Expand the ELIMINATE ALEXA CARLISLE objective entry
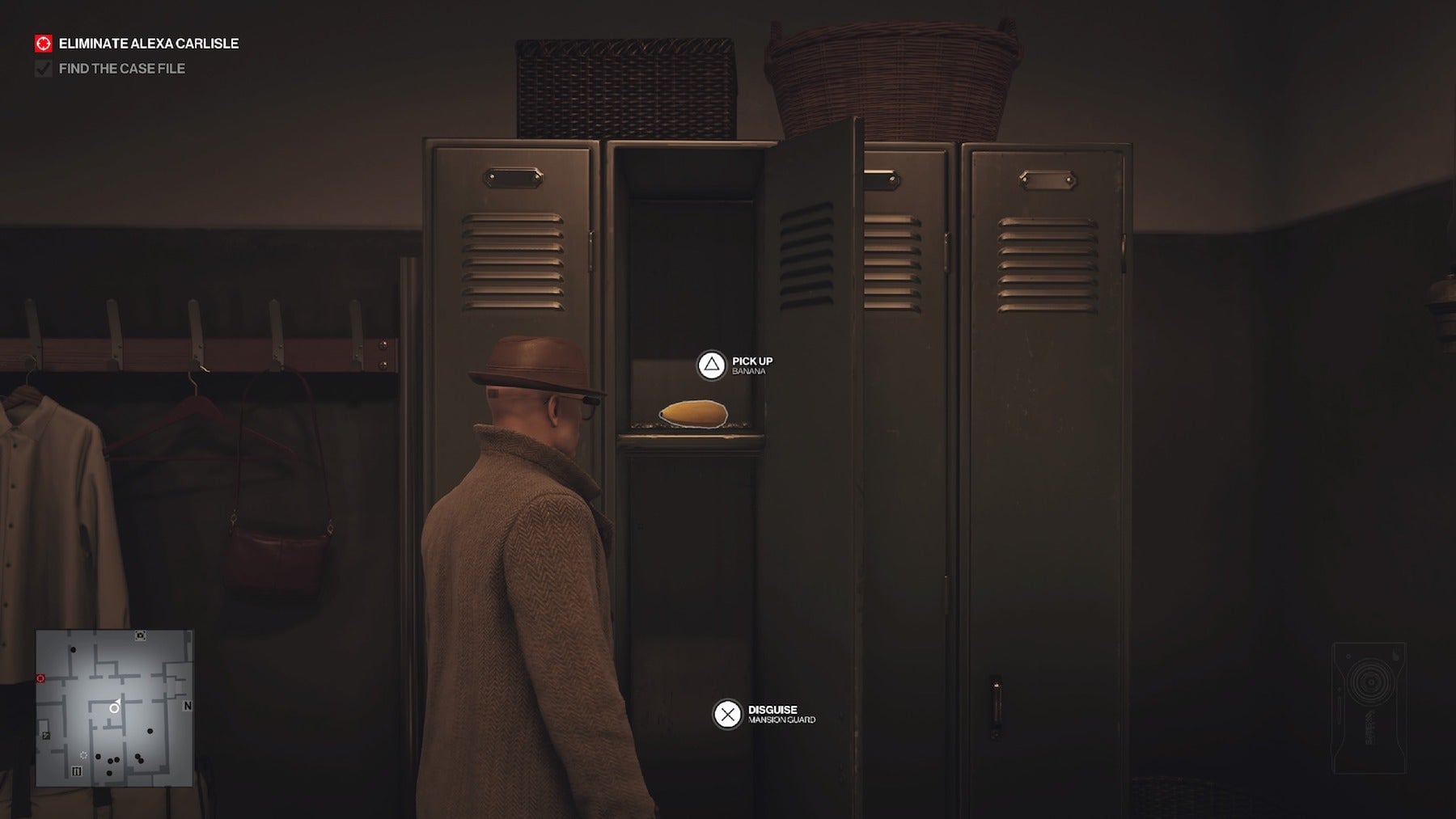Image resolution: width=1456 pixels, height=819 pixels. coord(147,43)
